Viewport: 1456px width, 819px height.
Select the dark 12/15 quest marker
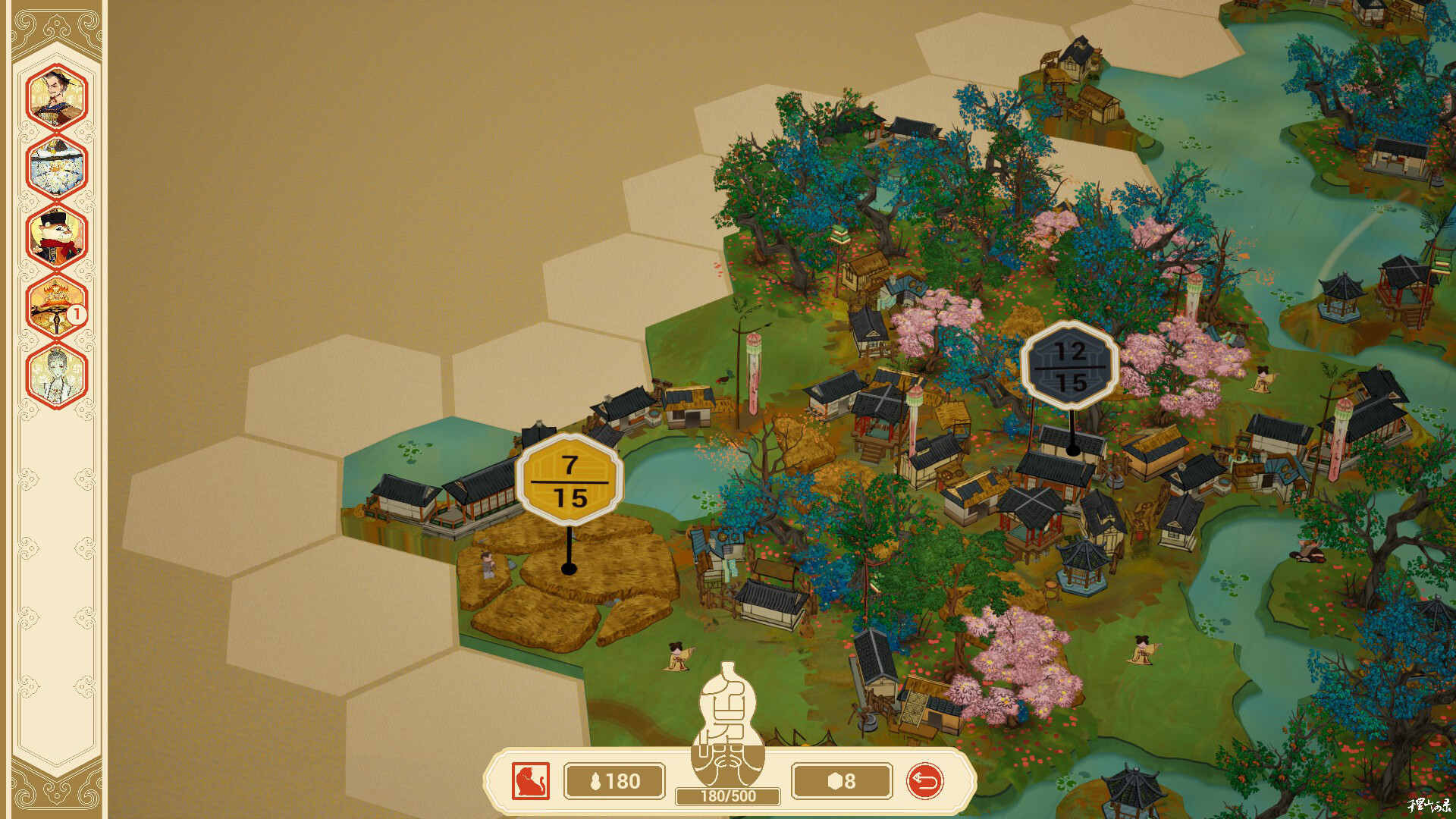[x=1070, y=366]
